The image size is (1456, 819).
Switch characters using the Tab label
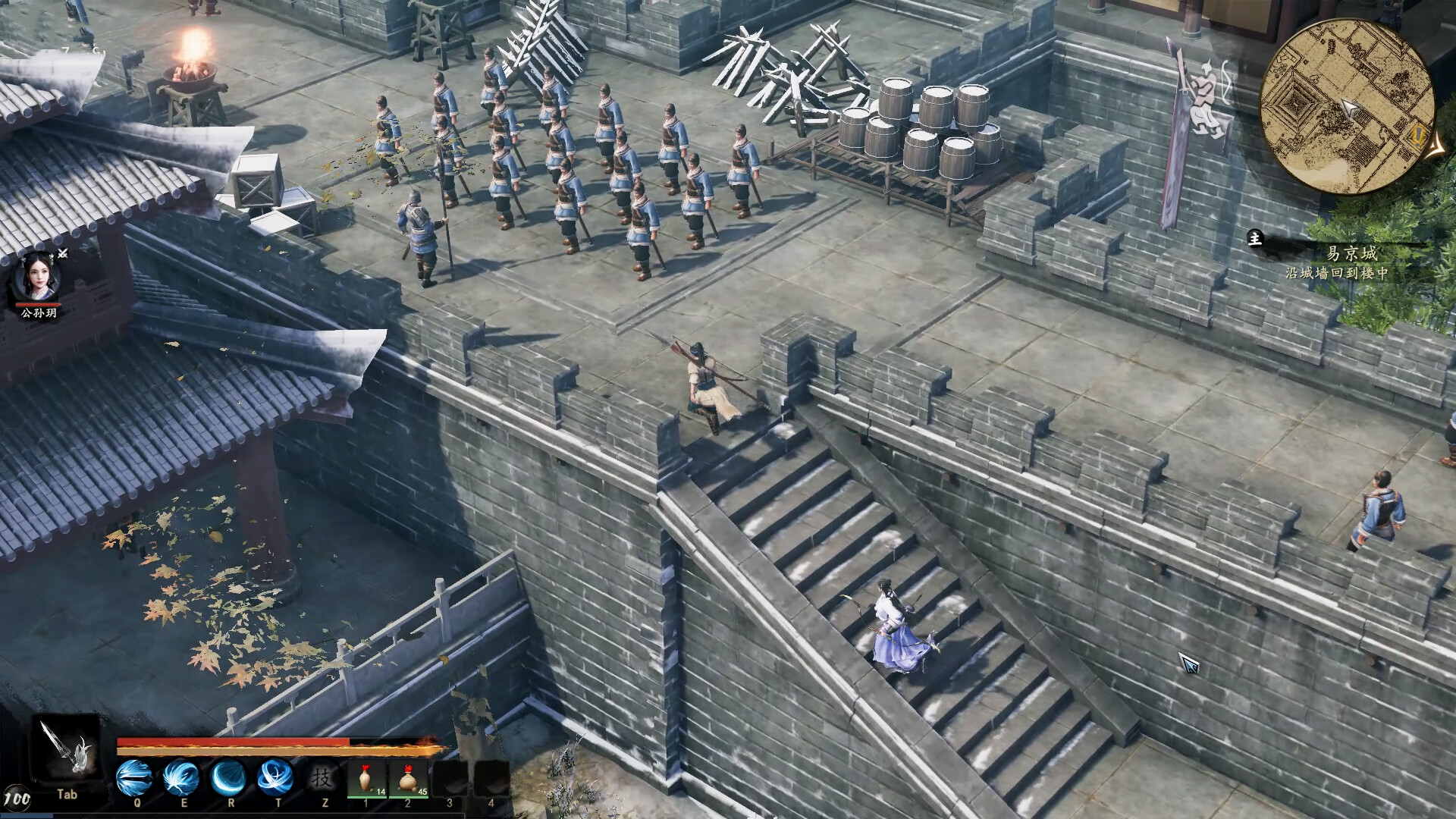pyautogui.click(x=67, y=793)
